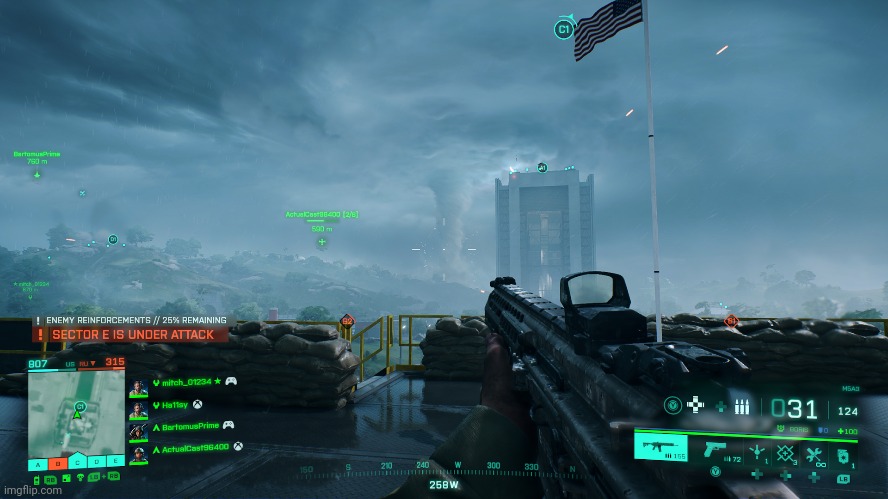The image size is (888, 499).
Task: Select the throwable item slot with count 3
Action: [x=786, y=452]
